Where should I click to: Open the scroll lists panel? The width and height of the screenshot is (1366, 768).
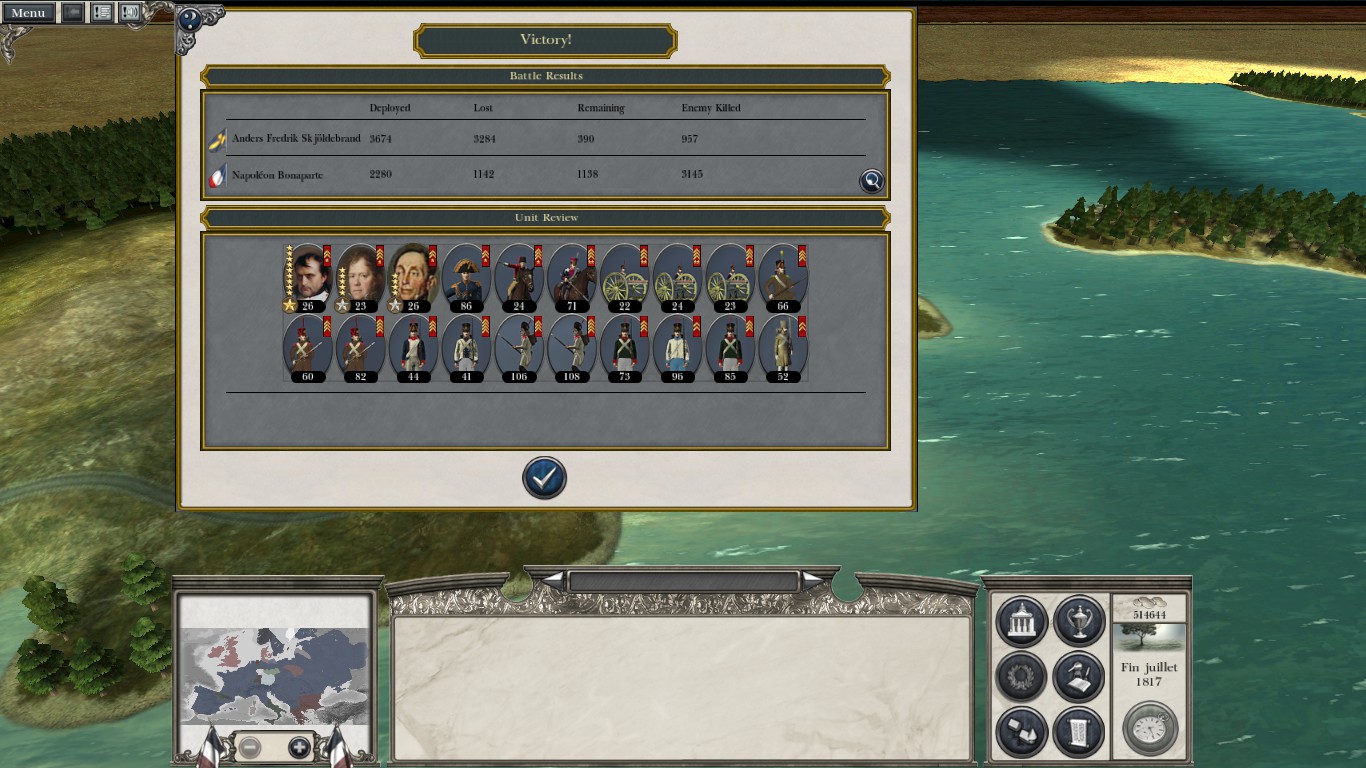(x=1078, y=733)
